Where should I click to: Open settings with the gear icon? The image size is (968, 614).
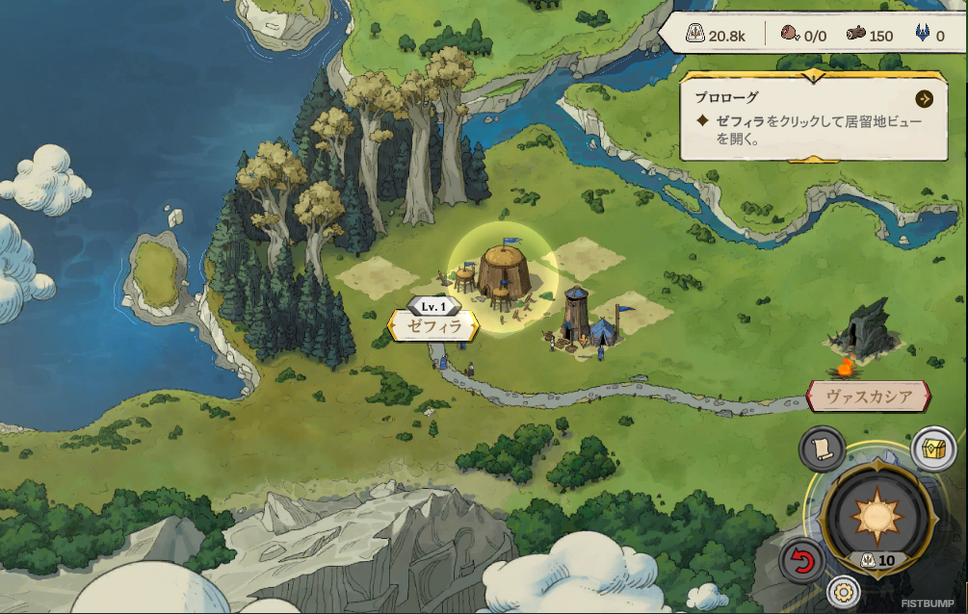(x=844, y=591)
